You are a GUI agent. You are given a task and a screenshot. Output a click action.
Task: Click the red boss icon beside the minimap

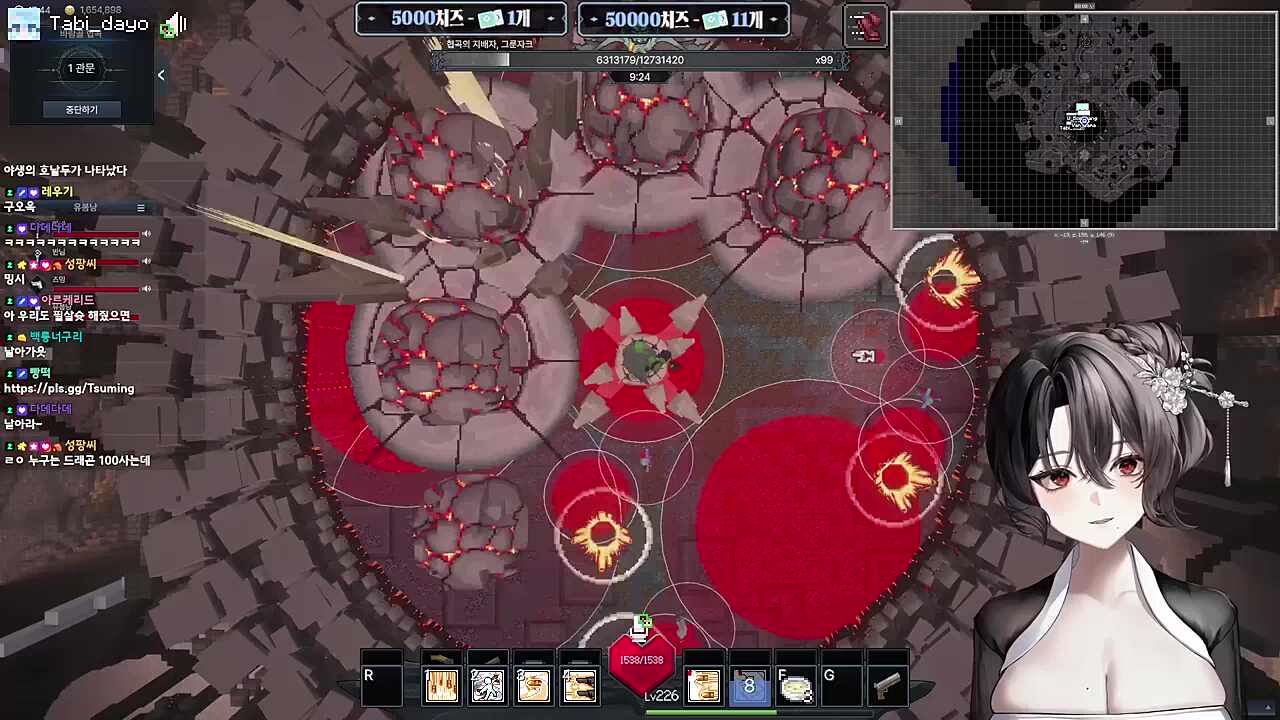(865, 26)
